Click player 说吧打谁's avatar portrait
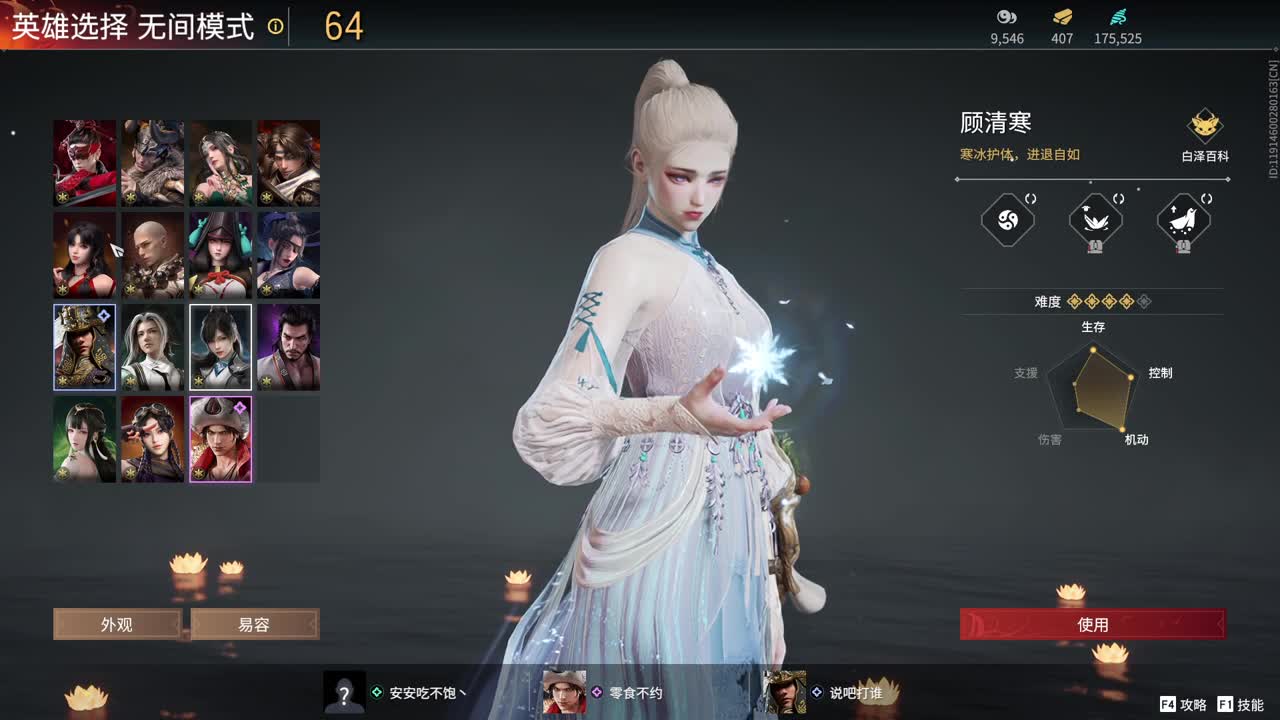The height and width of the screenshot is (720, 1280). (786, 692)
